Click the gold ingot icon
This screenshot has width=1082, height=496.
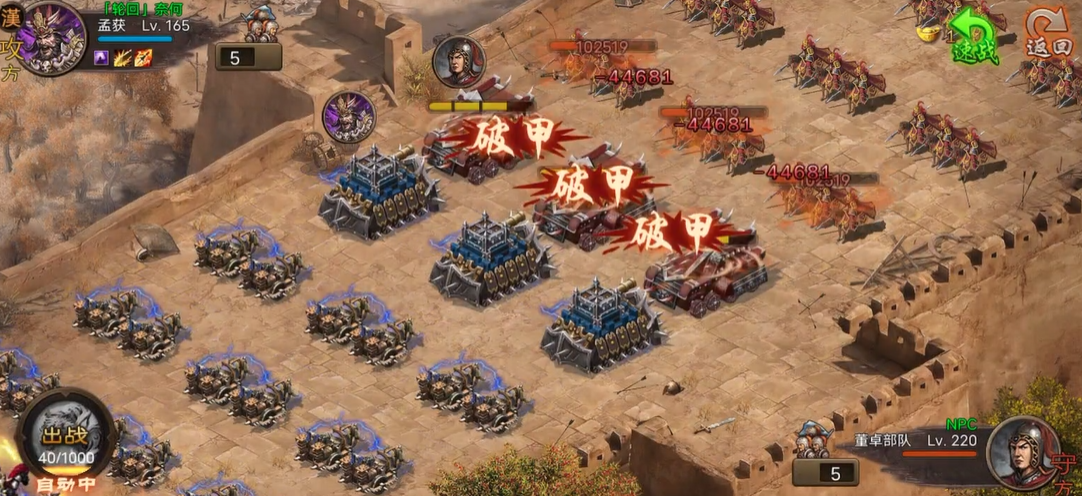click(926, 31)
